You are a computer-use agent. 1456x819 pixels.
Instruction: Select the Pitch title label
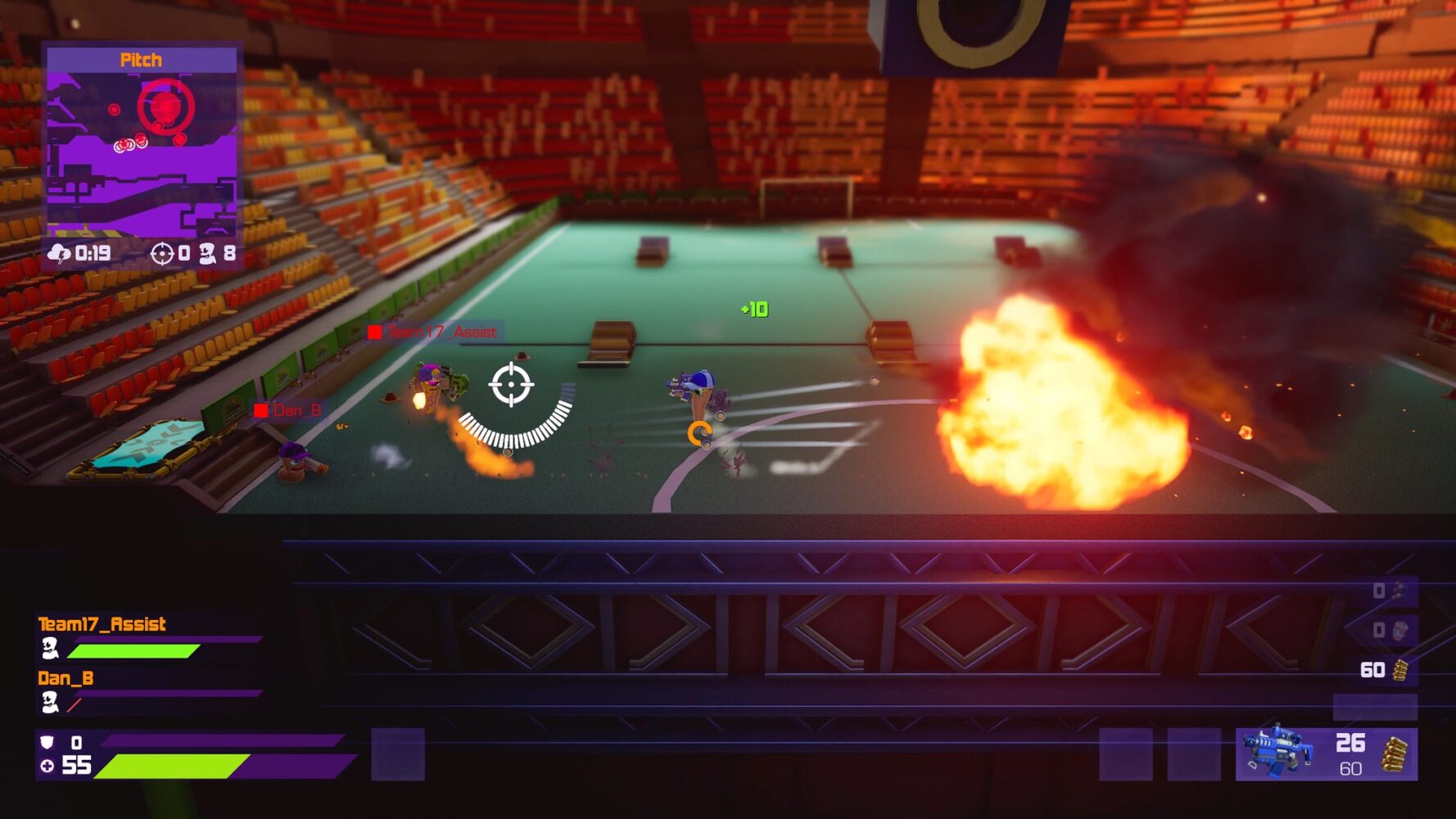pyautogui.click(x=141, y=59)
